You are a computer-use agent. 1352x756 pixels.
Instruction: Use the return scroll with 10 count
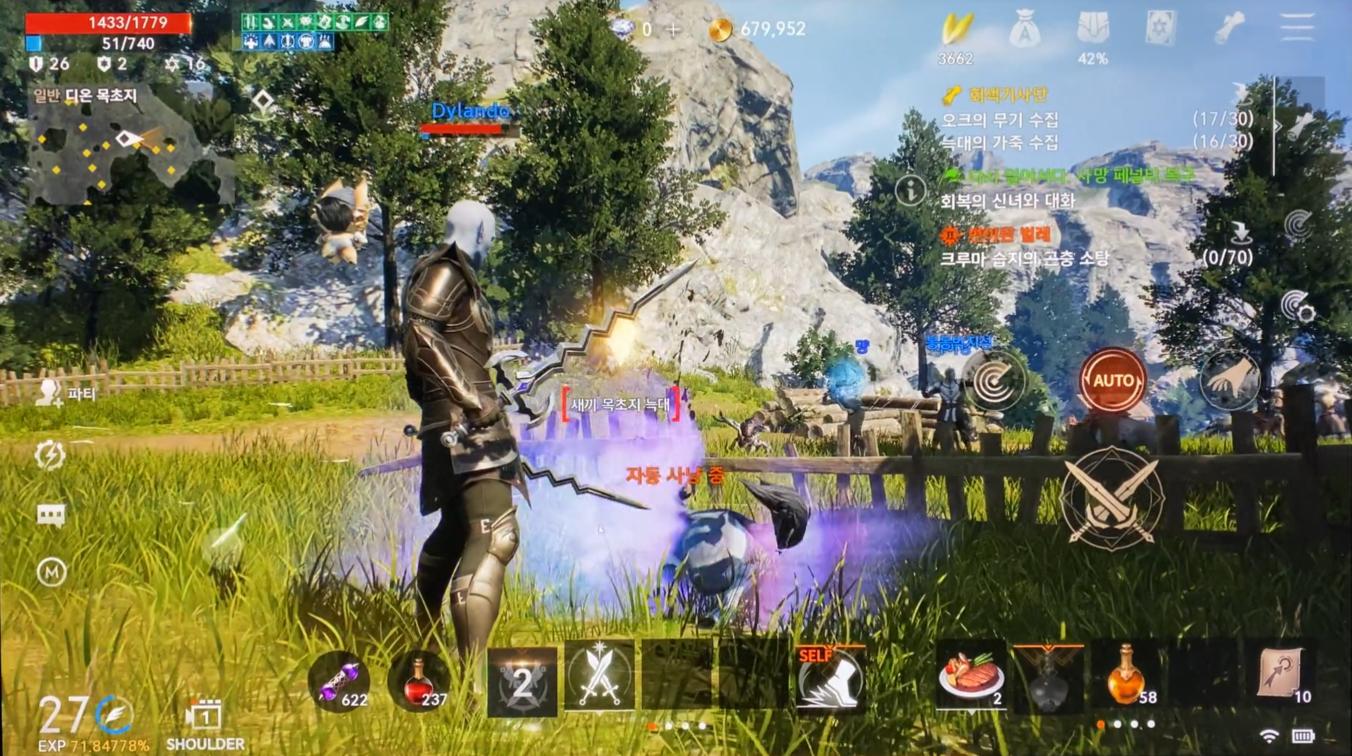click(1283, 677)
